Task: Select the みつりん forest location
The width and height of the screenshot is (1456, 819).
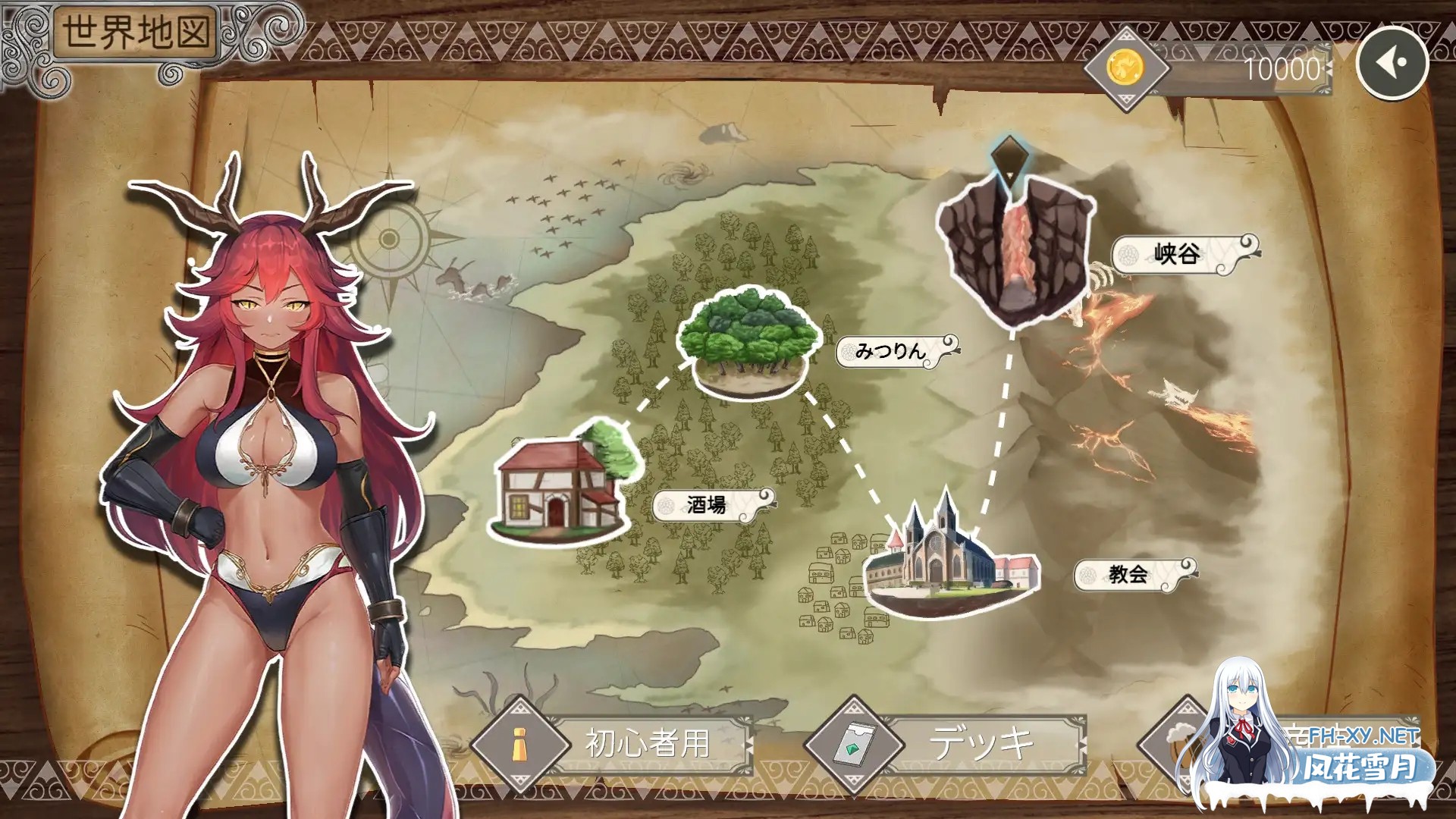Action: pos(748,341)
